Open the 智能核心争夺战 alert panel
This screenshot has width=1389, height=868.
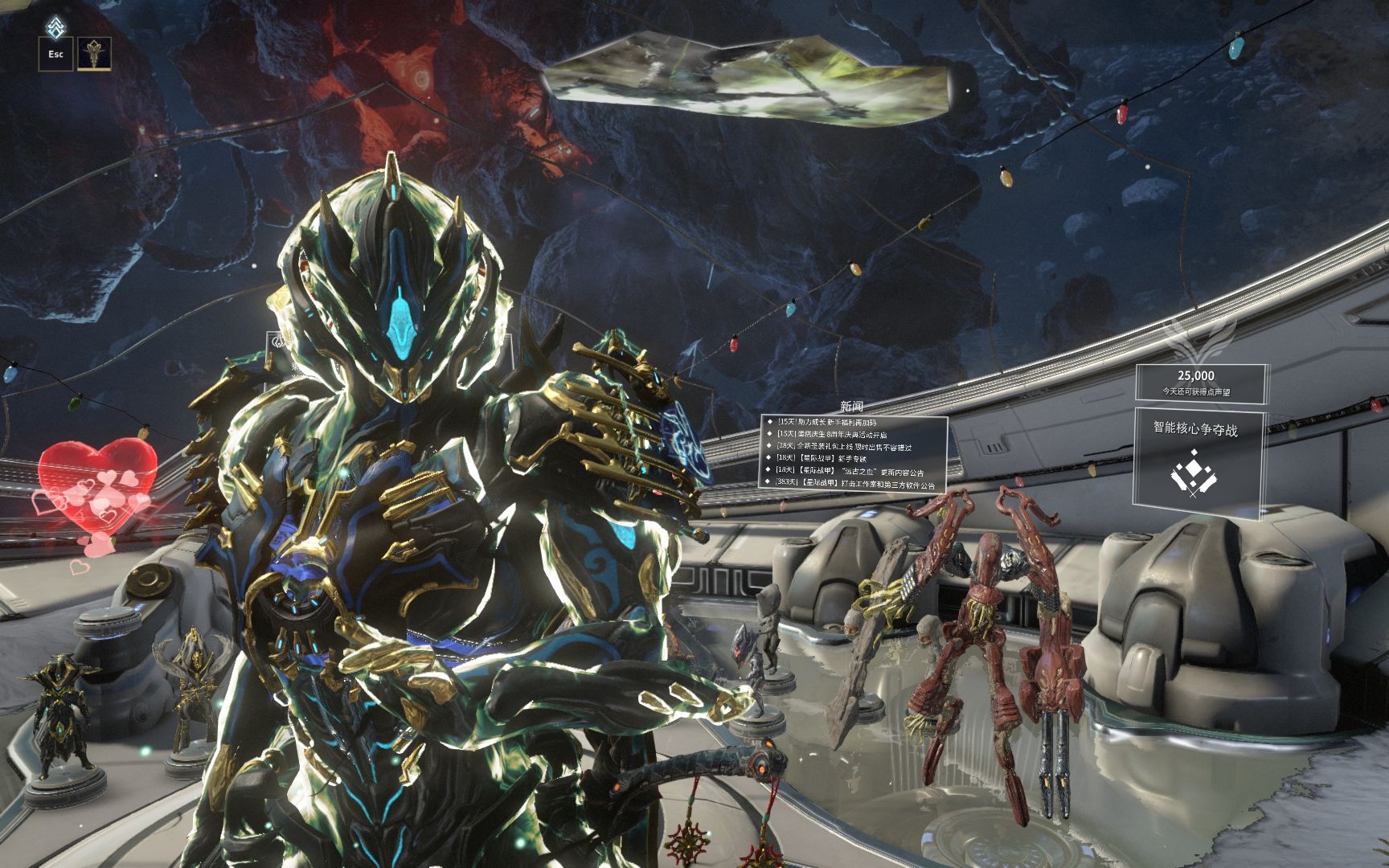click(1196, 464)
